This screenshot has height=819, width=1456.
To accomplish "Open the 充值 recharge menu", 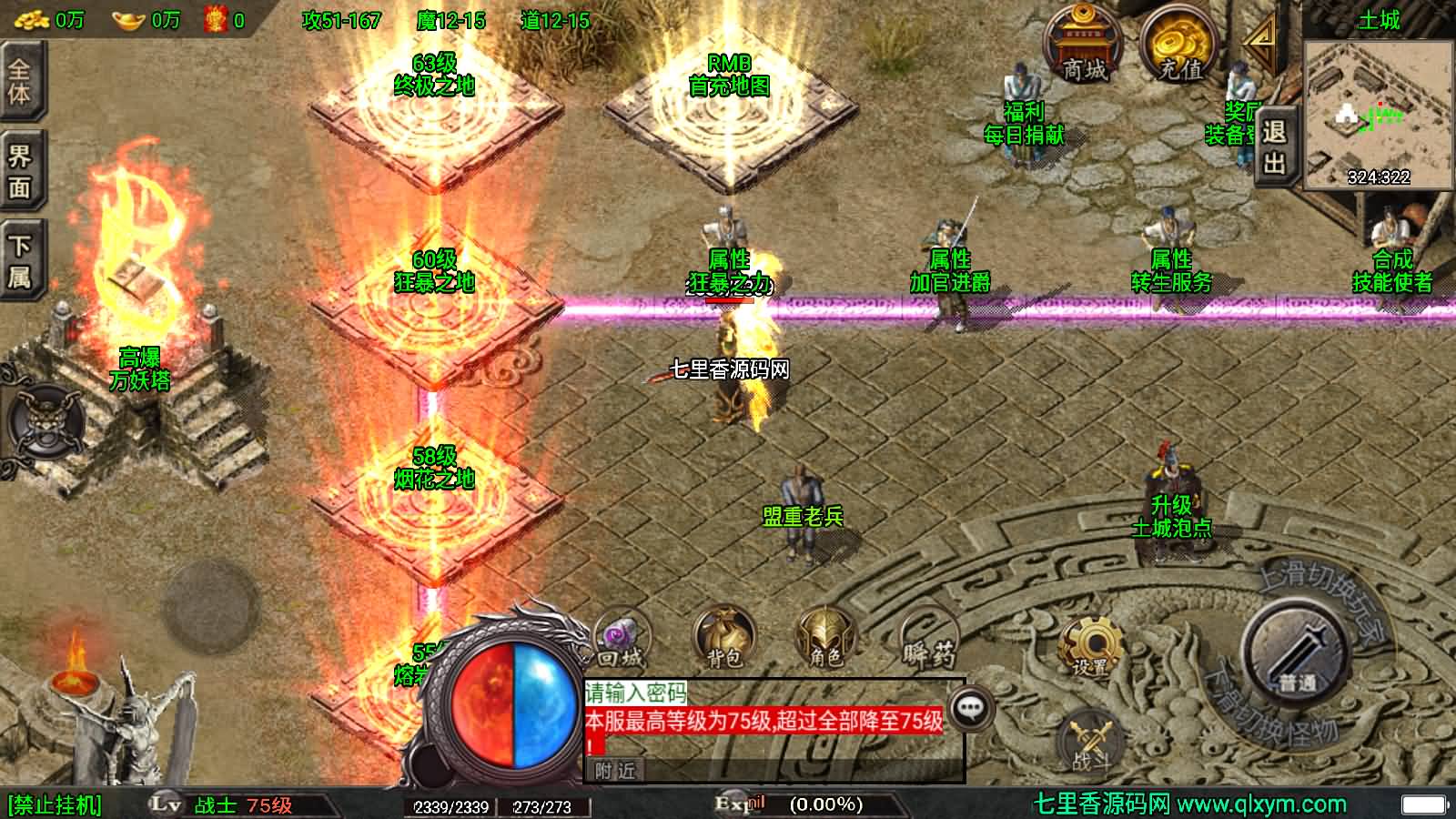I will pyautogui.click(x=1179, y=45).
